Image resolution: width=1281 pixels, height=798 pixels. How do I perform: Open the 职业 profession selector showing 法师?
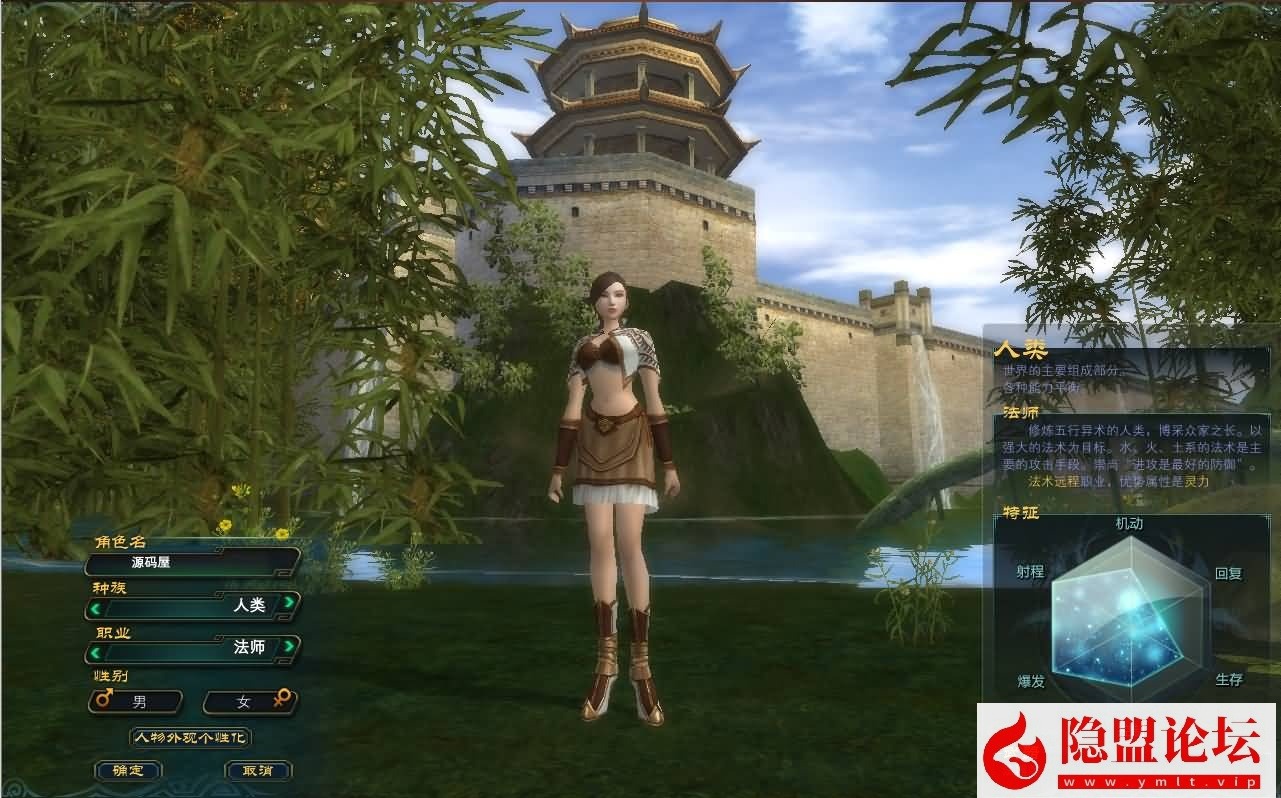190,648
